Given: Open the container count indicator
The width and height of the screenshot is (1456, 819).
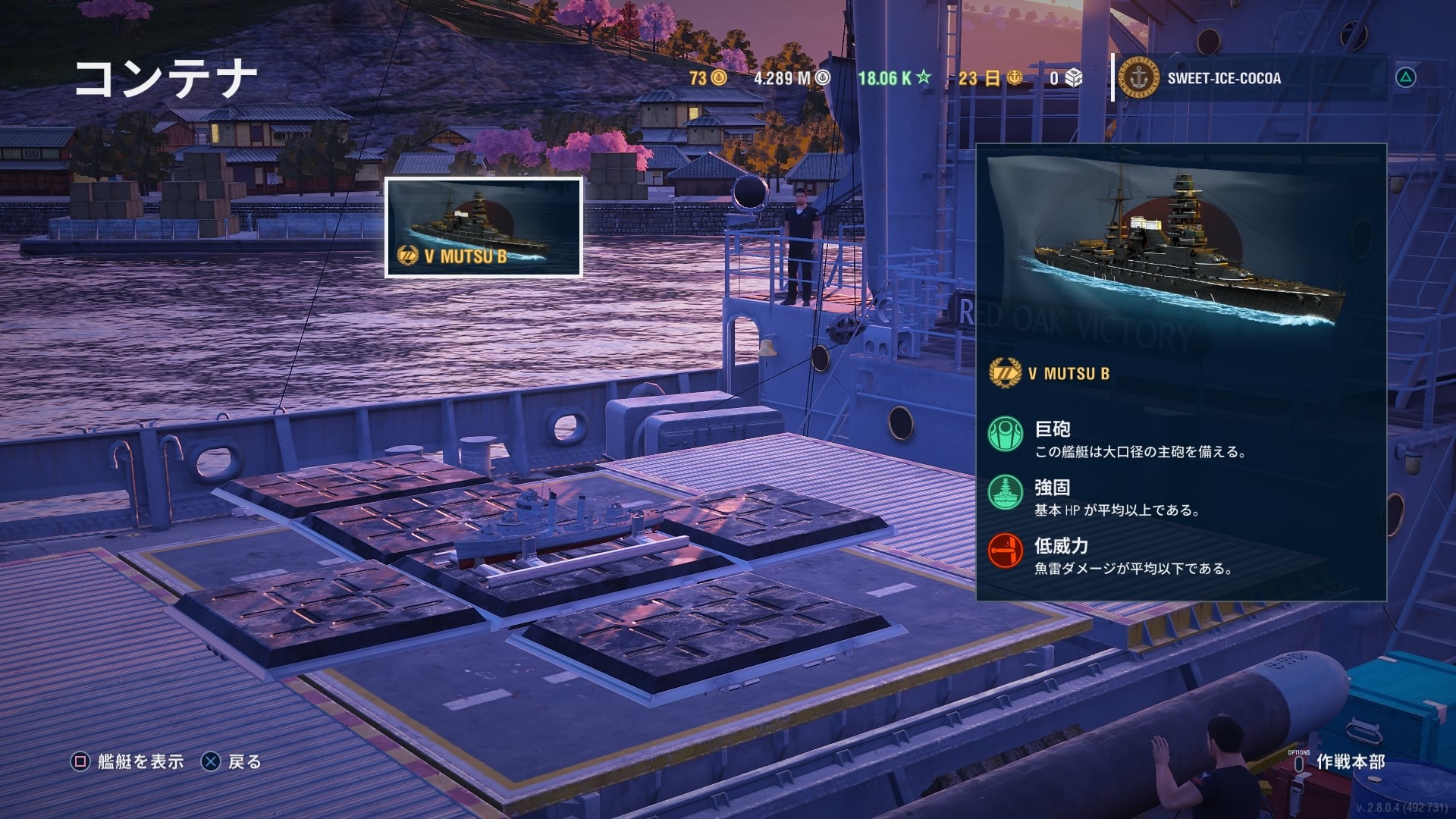Looking at the screenshot, I should (1066, 78).
